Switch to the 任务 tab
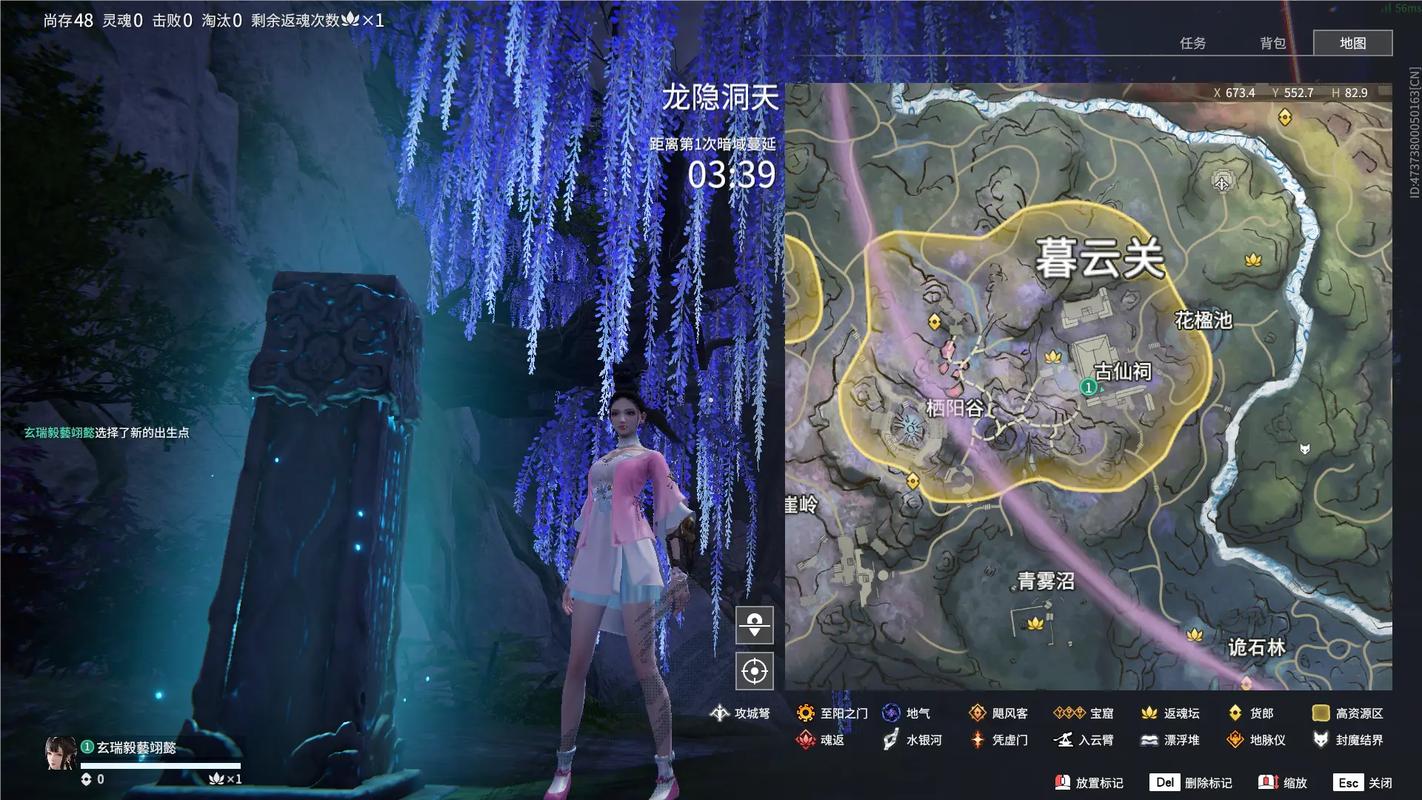 pyautogui.click(x=1194, y=43)
